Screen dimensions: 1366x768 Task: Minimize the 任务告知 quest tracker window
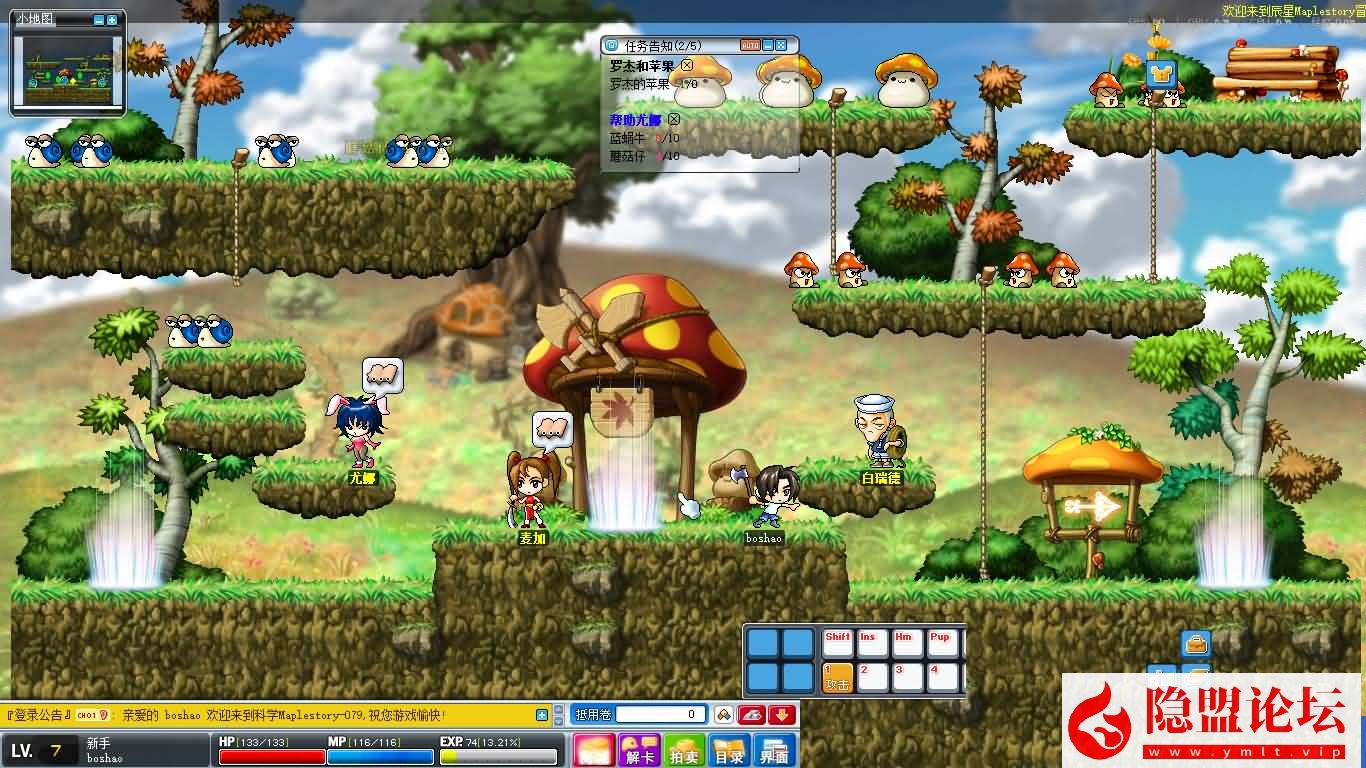pyautogui.click(x=768, y=45)
